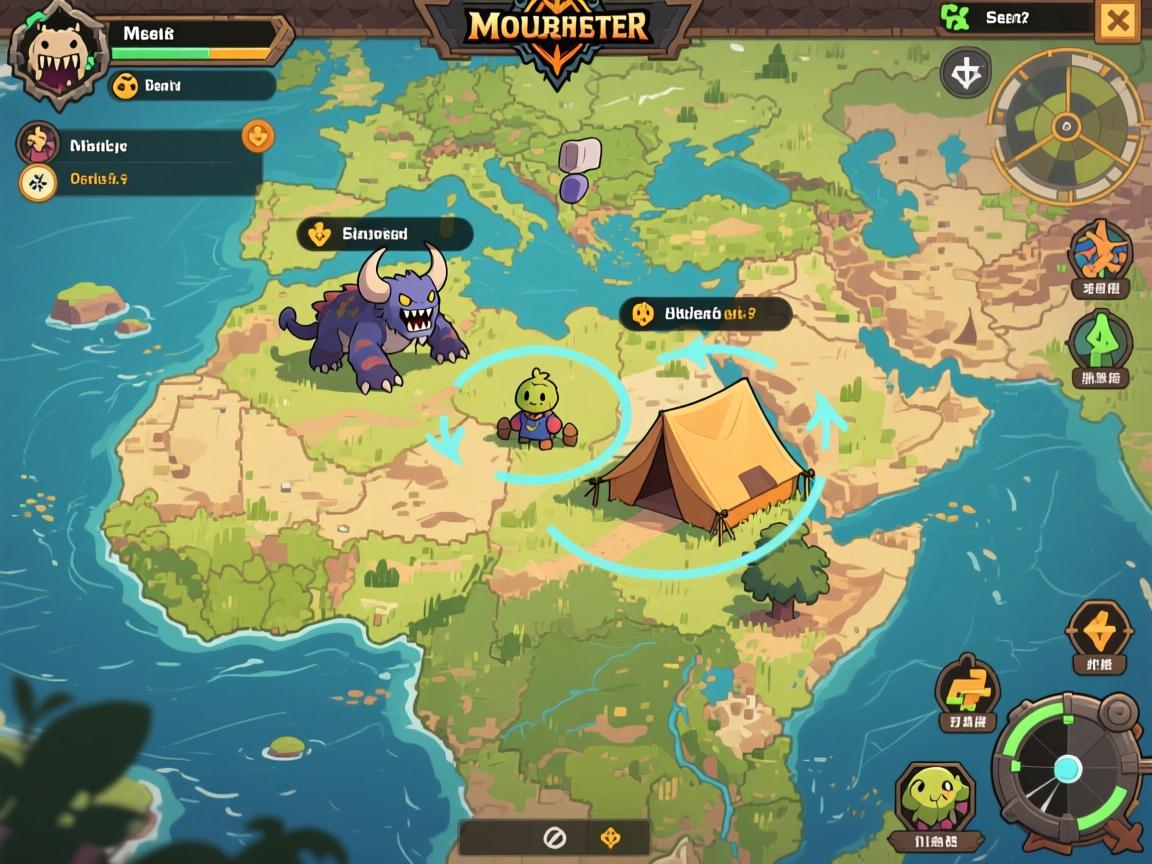Select the horned monster's name label
This screenshot has height=864, width=1152.
385,235
